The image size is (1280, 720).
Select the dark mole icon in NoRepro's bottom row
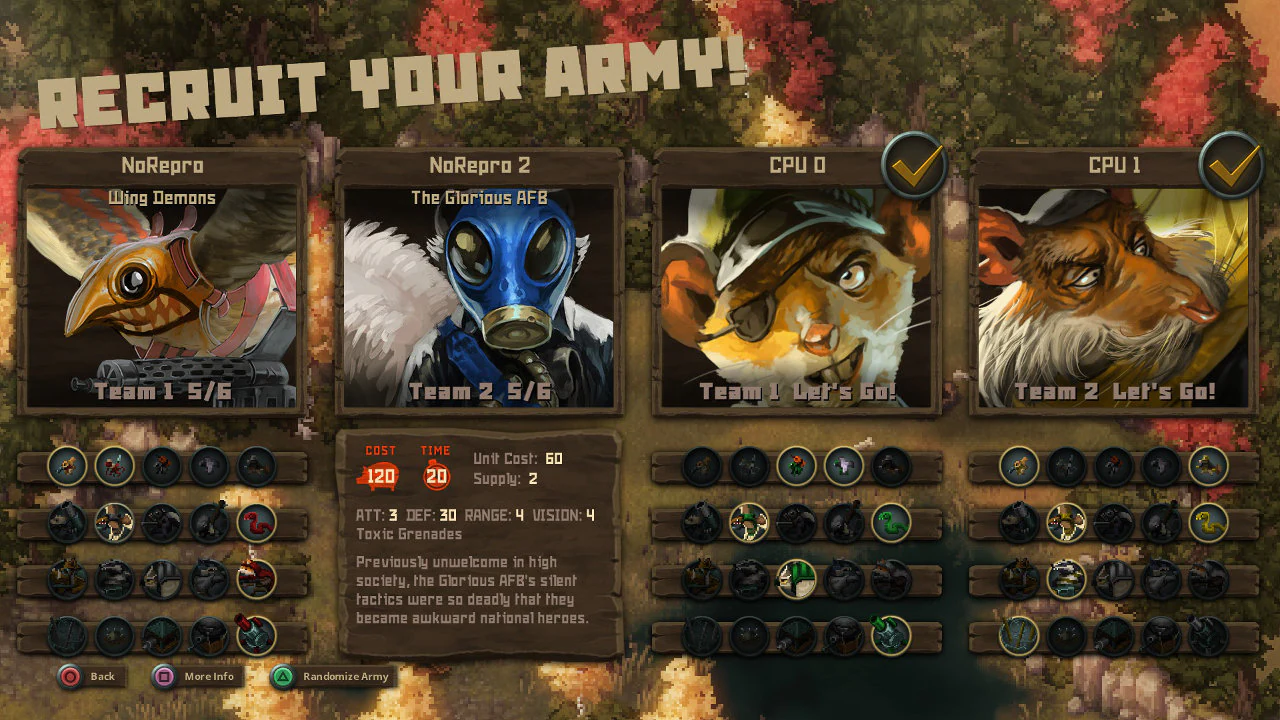tap(116, 636)
